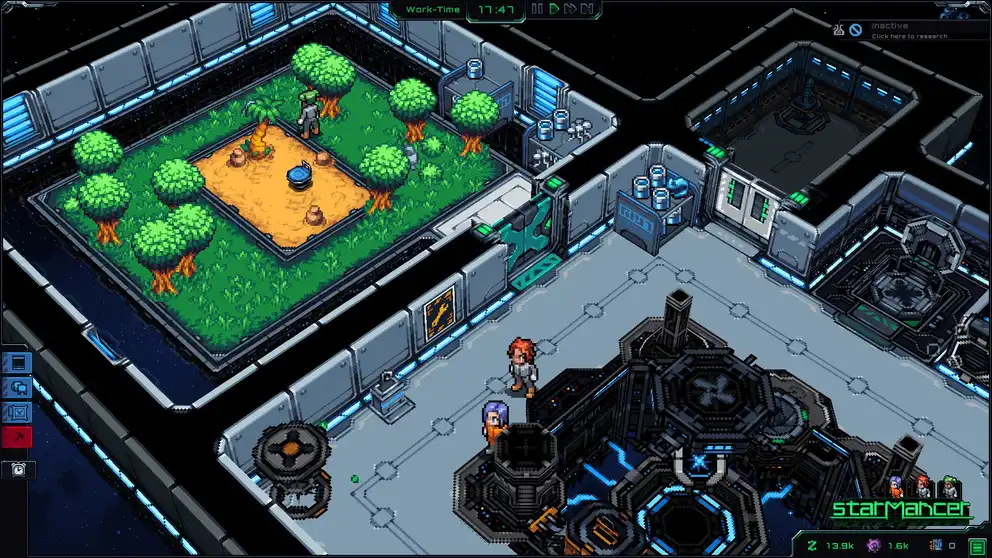Open research via the inactive research panel
992x558 pixels.
point(910,30)
